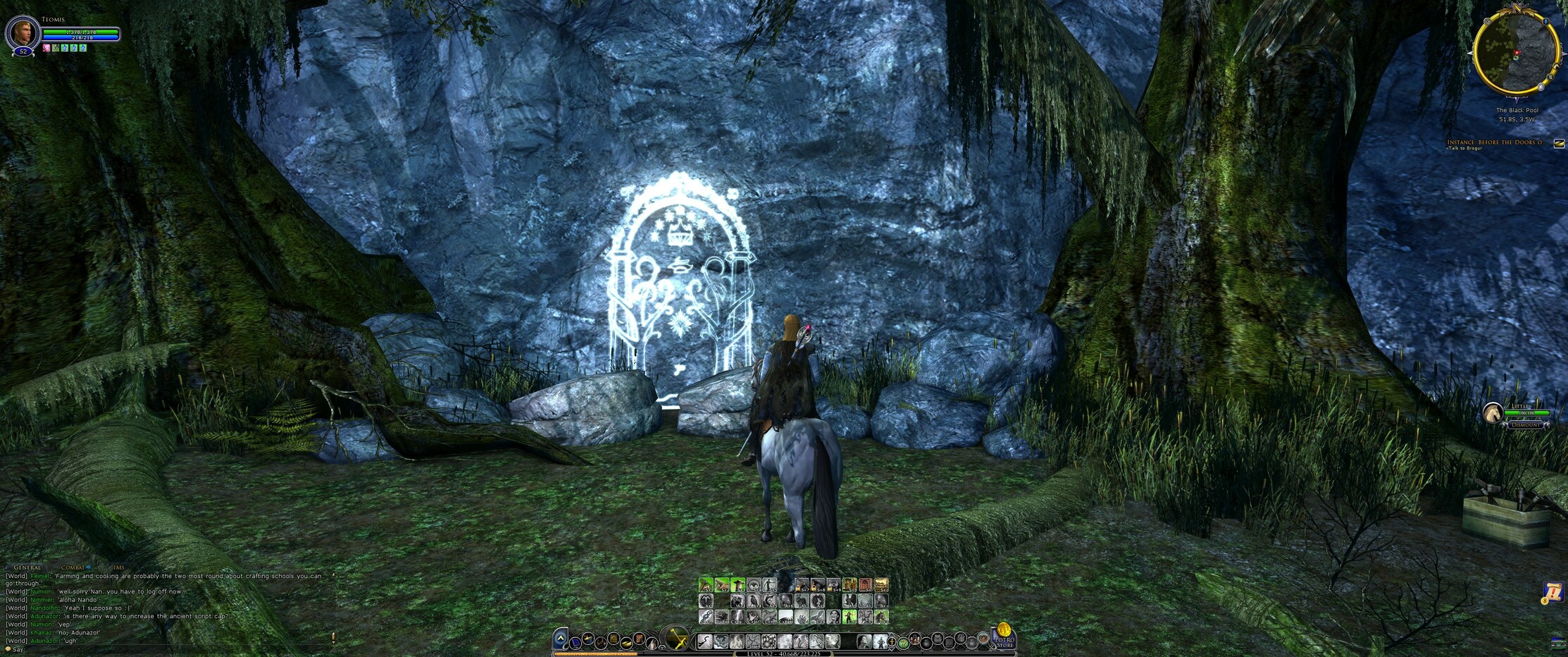Click the pickaxe skill in top quickslot row
This screenshot has width=1568, height=657.
point(706,584)
